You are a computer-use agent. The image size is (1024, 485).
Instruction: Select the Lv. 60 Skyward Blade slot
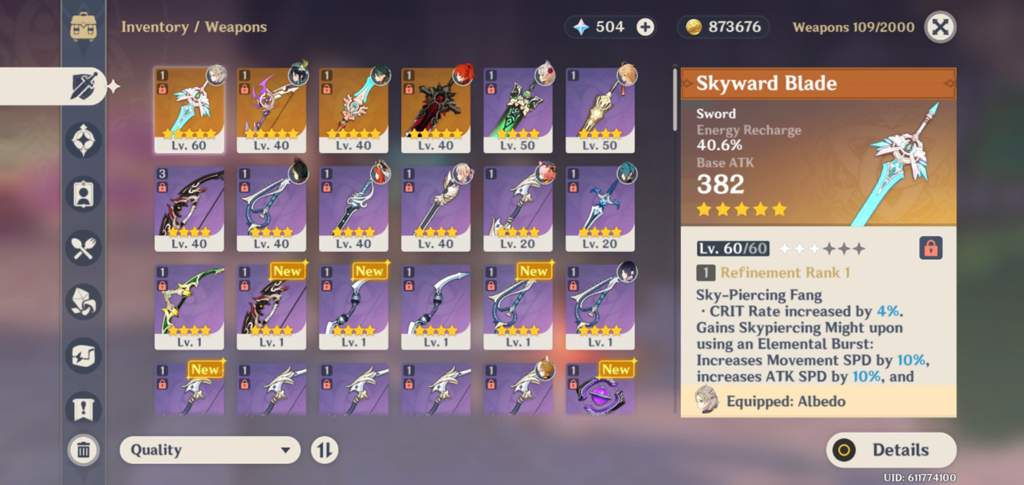[x=190, y=109]
